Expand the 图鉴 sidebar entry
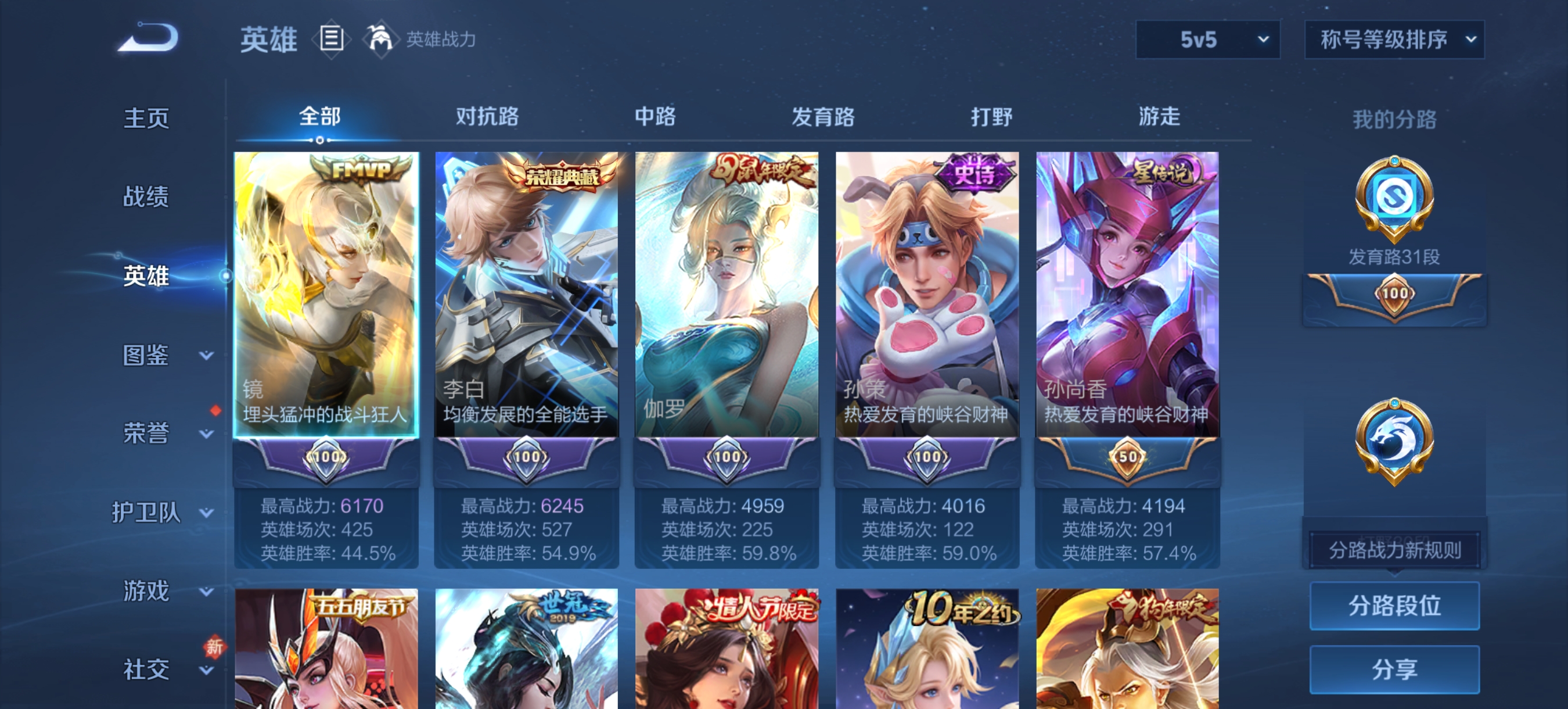 click(147, 354)
